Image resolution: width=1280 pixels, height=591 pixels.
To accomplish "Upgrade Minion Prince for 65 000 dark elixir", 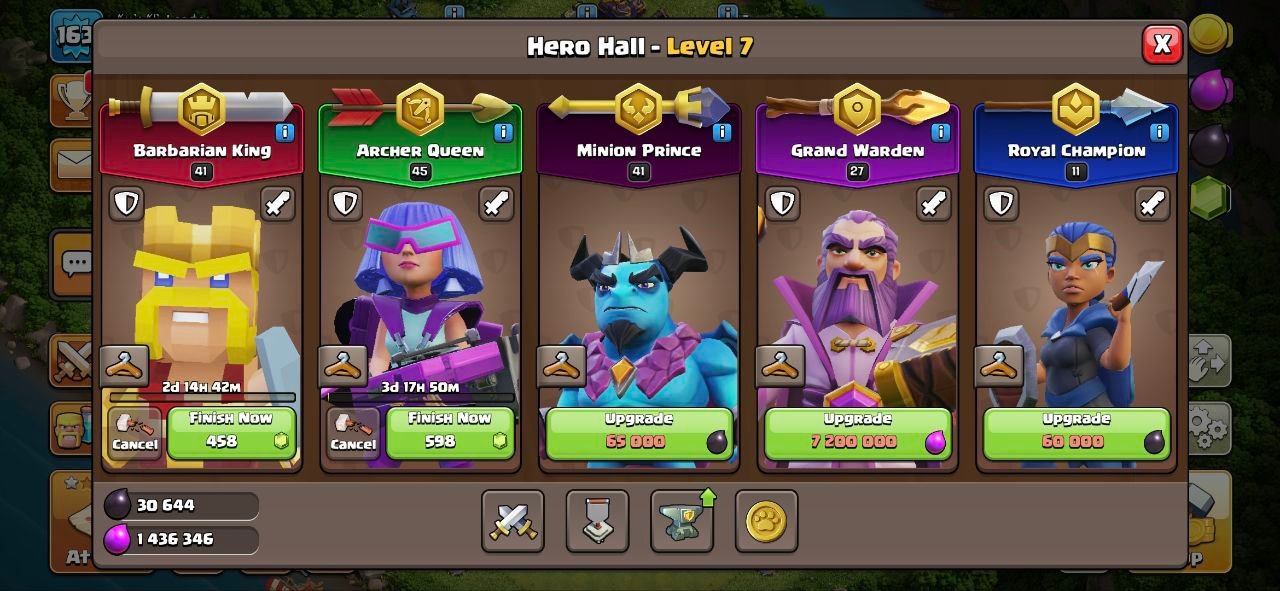I will pos(638,431).
